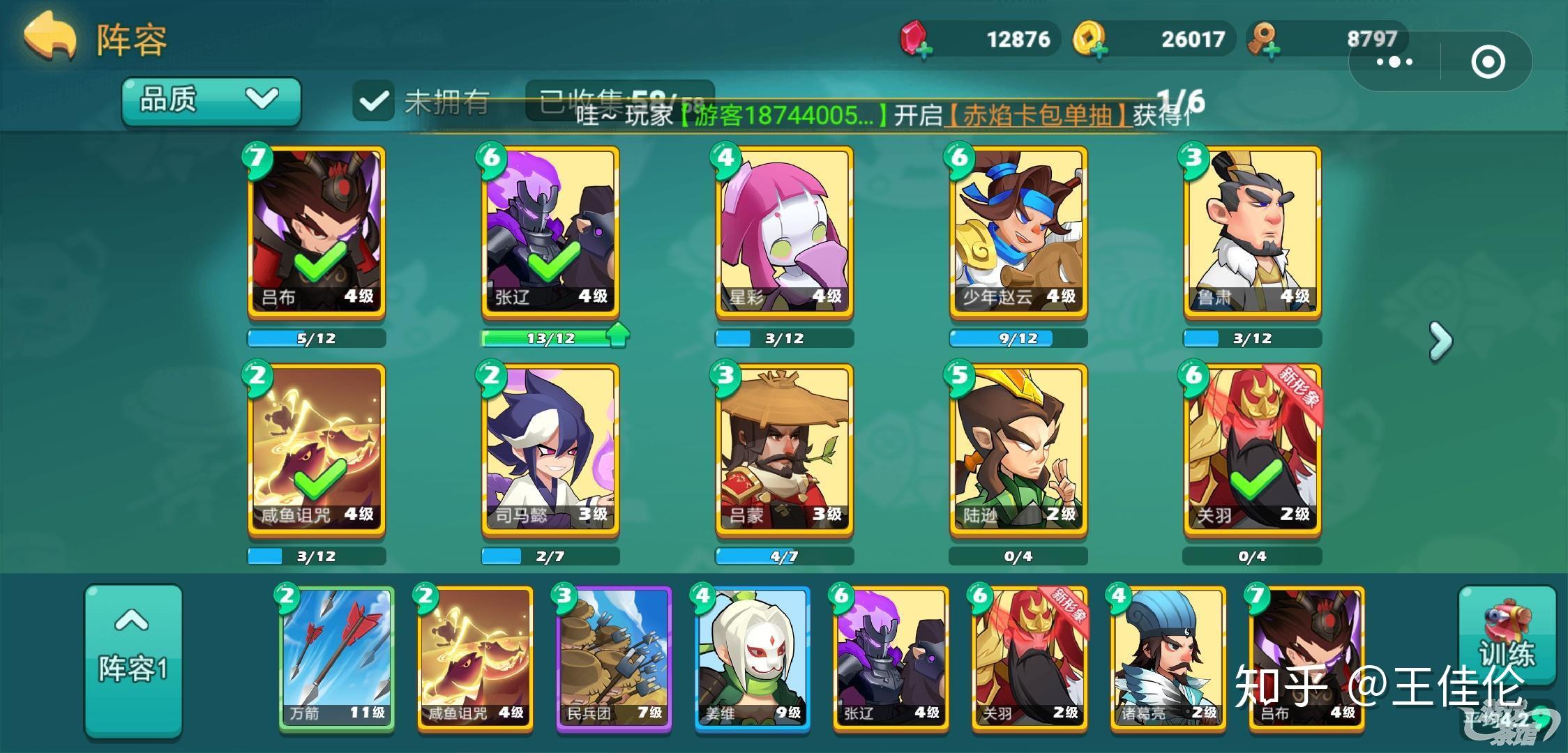Toggle the 未拥有 checkbox

coord(374,100)
